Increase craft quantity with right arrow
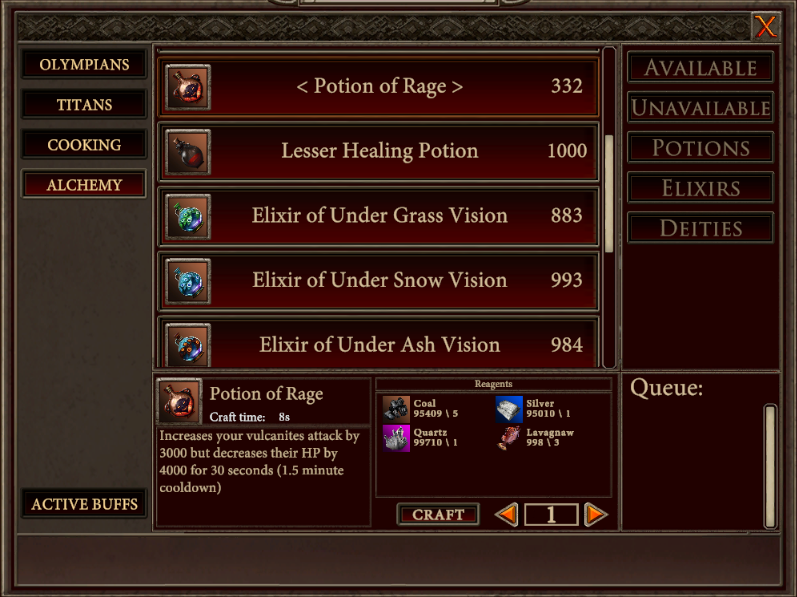 click(x=595, y=514)
